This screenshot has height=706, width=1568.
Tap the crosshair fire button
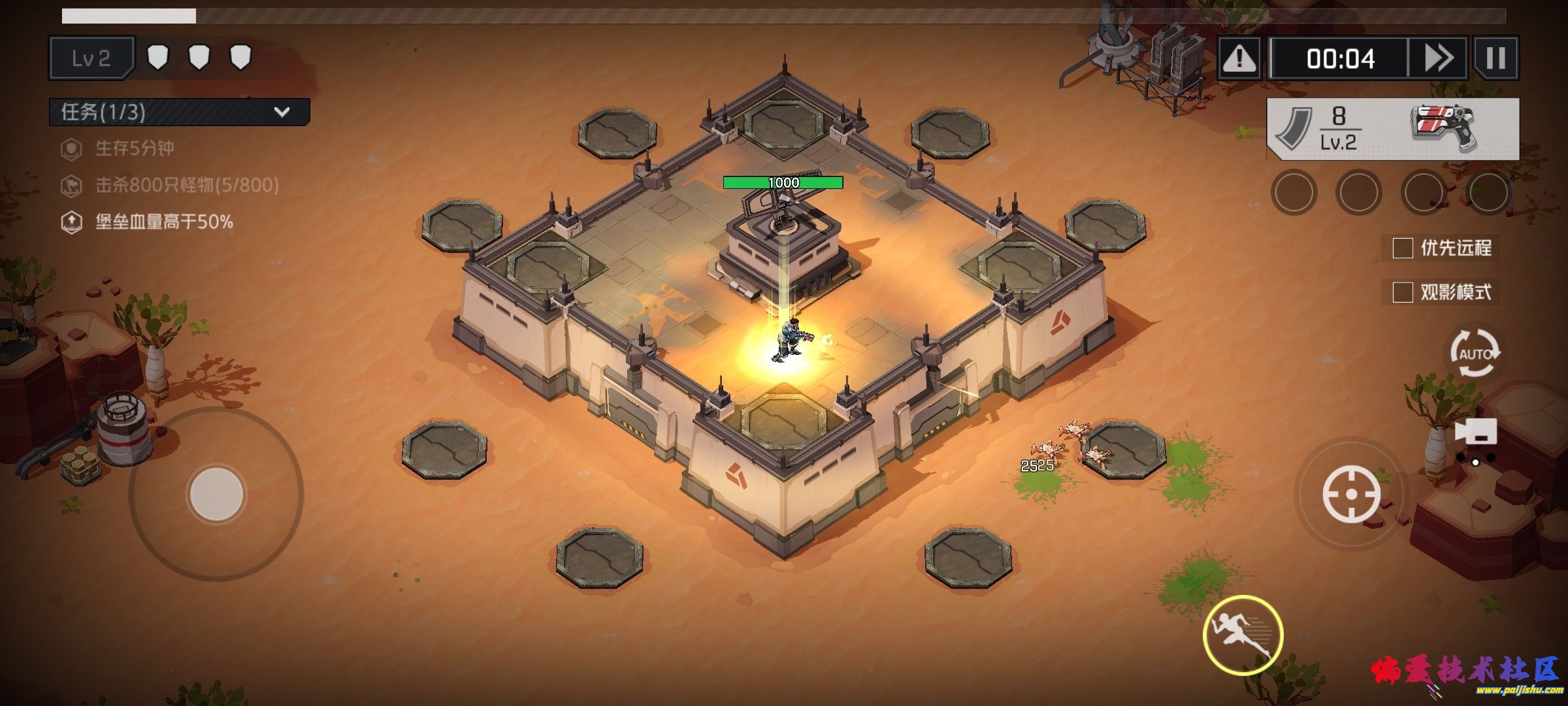click(1351, 494)
